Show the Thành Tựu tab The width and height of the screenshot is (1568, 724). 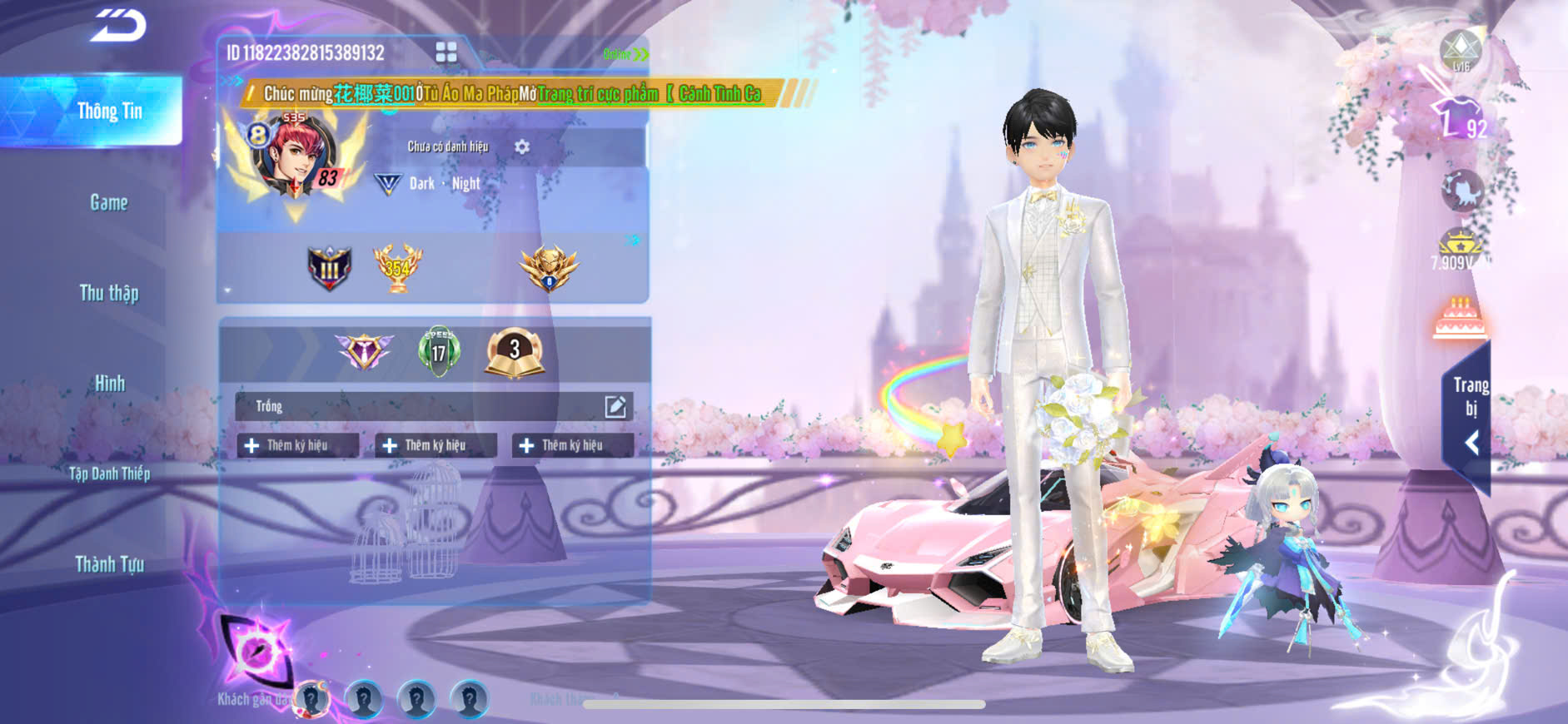tap(109, 564)
